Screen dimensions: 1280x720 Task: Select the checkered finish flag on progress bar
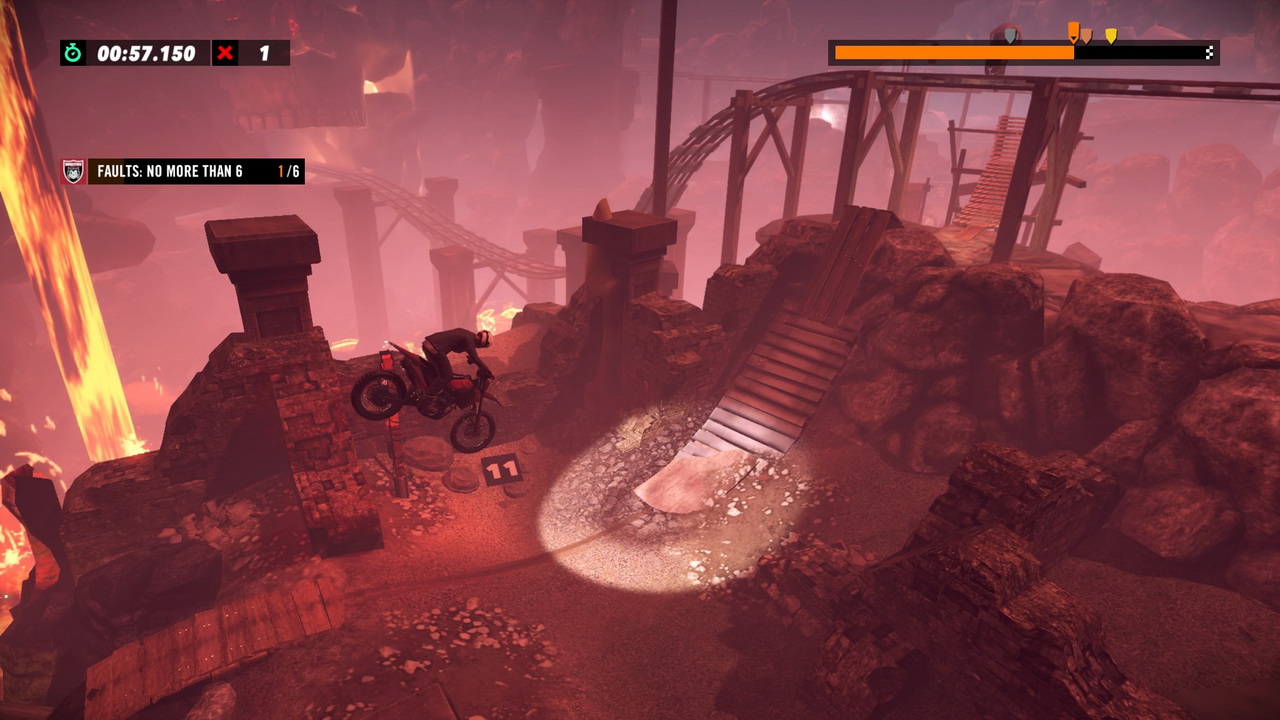(1209, 53)
